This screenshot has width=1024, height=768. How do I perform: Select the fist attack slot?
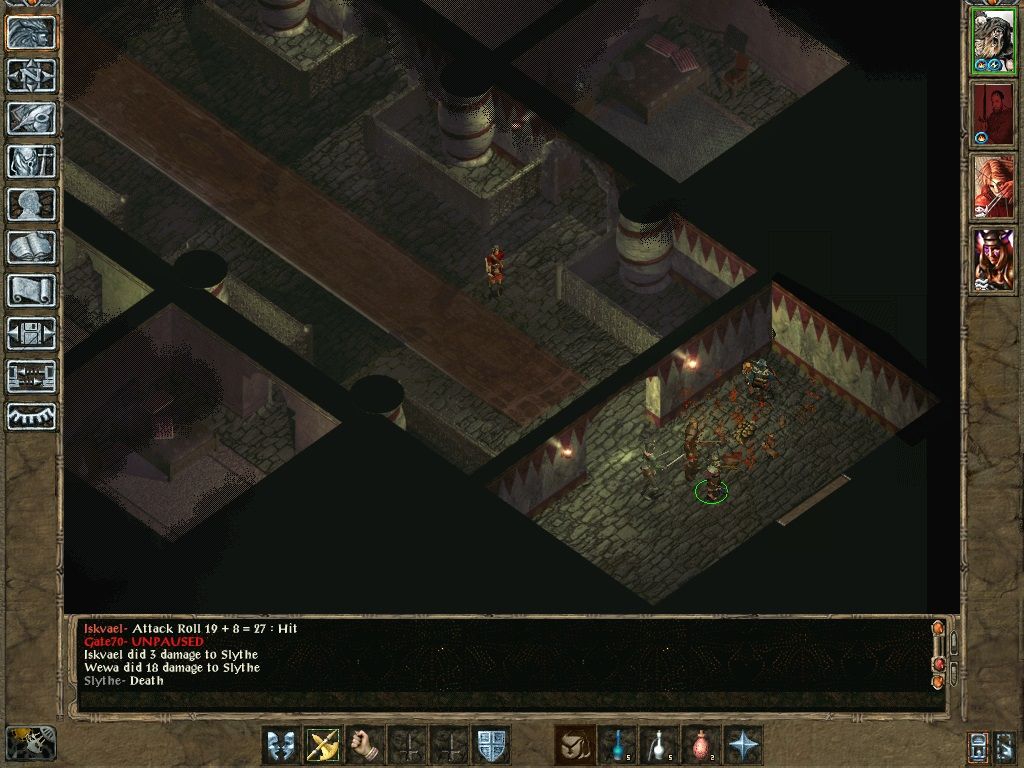[x=366, y=745]
